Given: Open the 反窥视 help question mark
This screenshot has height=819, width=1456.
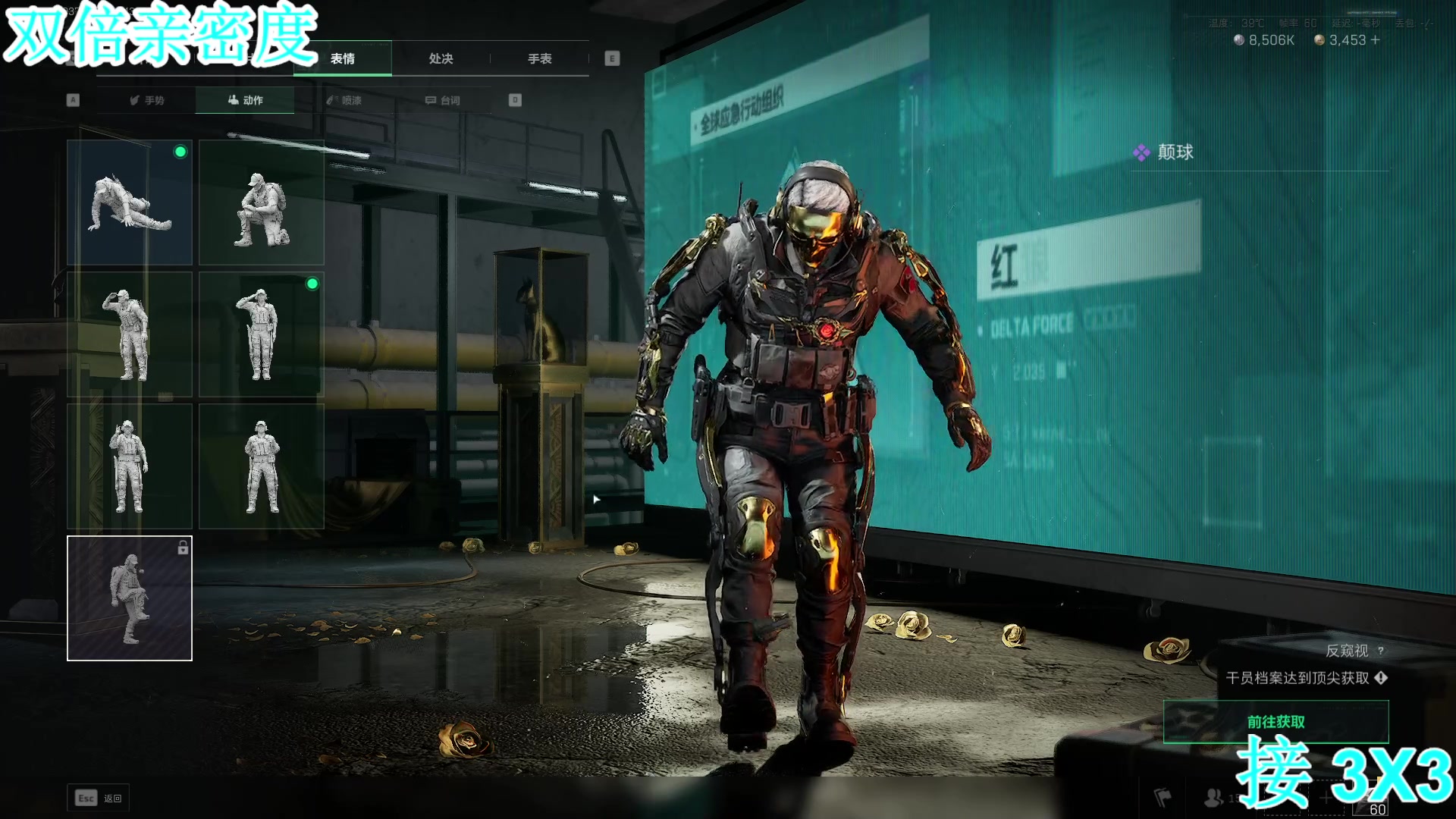Looking at the screenshot, I should [1380, 651].
